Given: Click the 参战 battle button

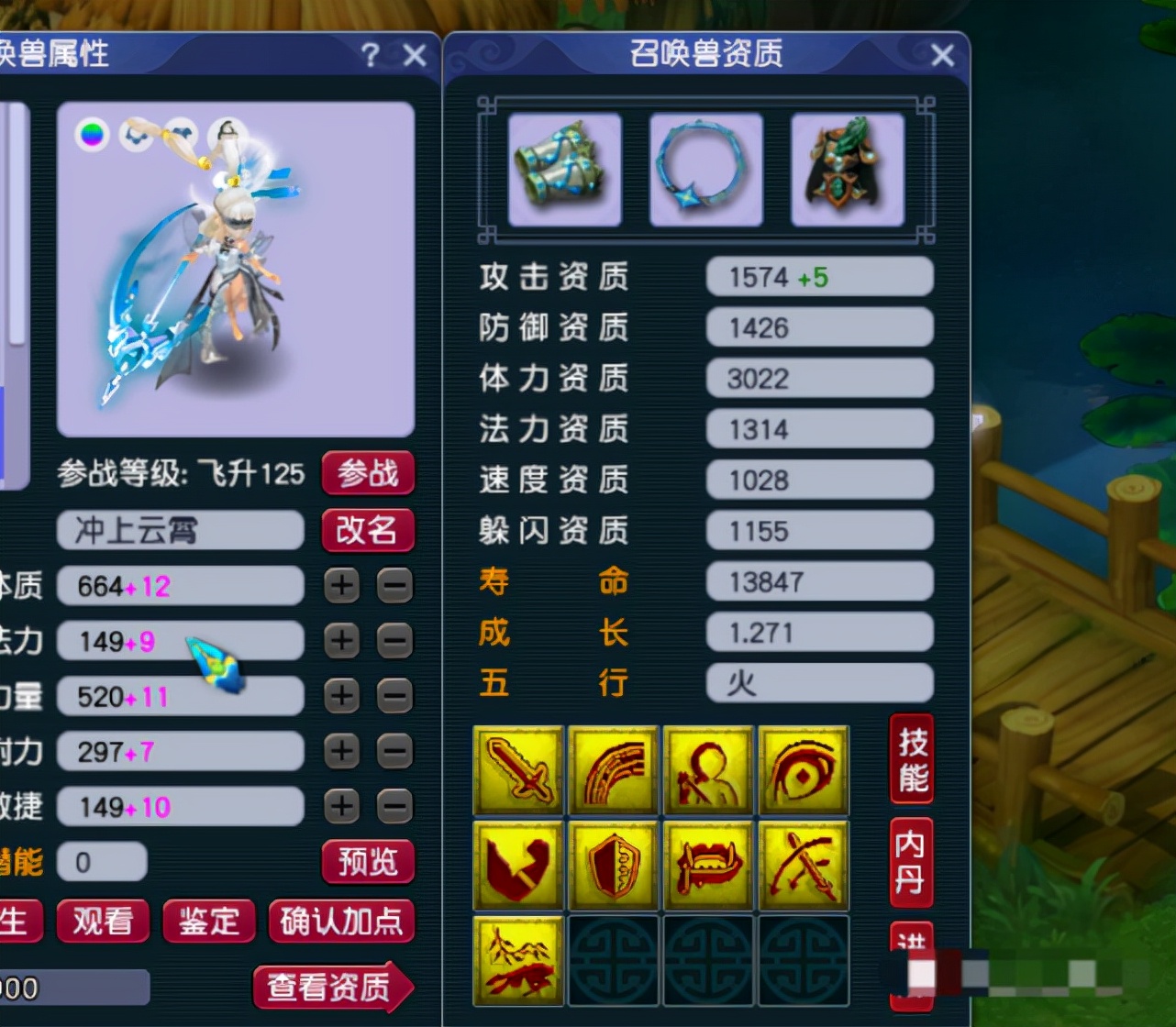Looking at the screenshot, I should pos(368,474).
